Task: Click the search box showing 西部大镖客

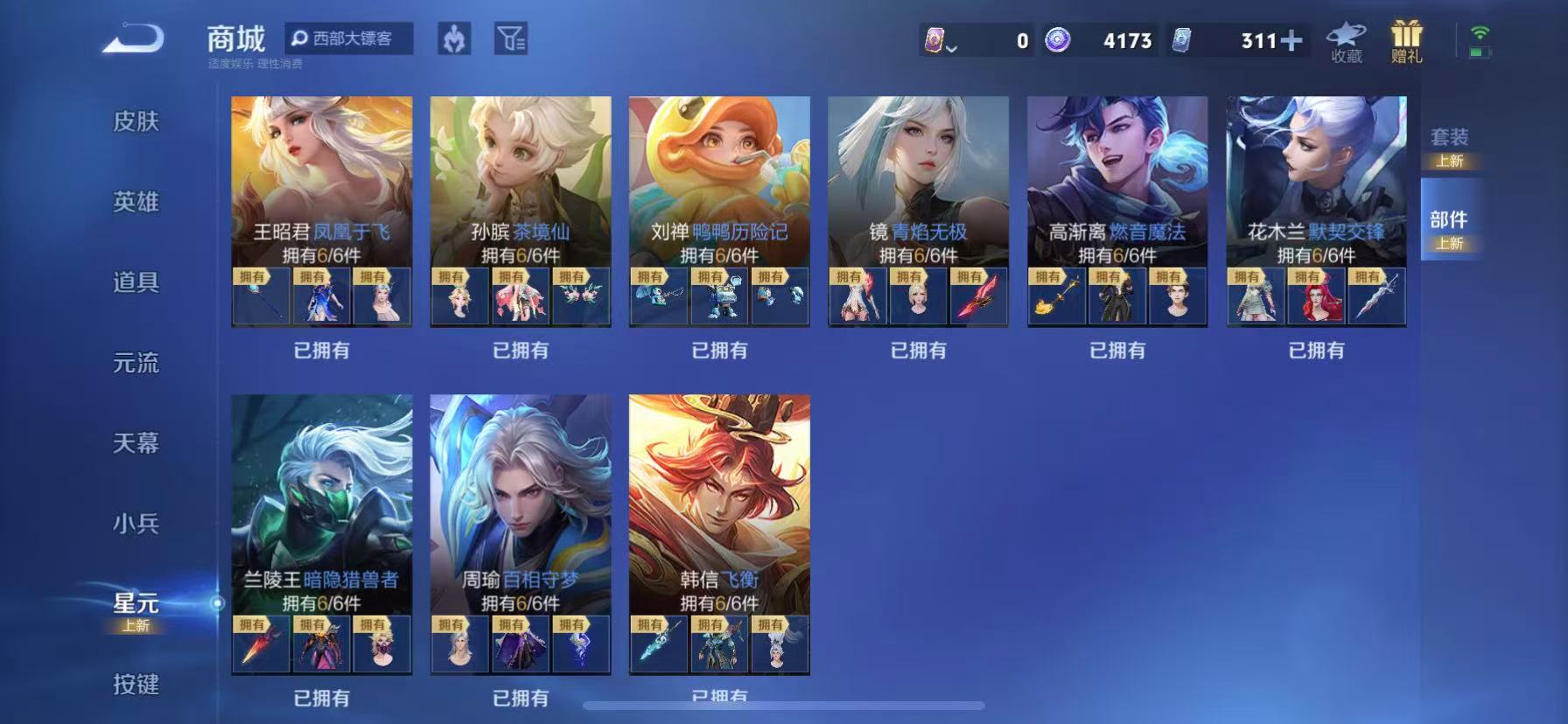Action: tap(350, 39)
